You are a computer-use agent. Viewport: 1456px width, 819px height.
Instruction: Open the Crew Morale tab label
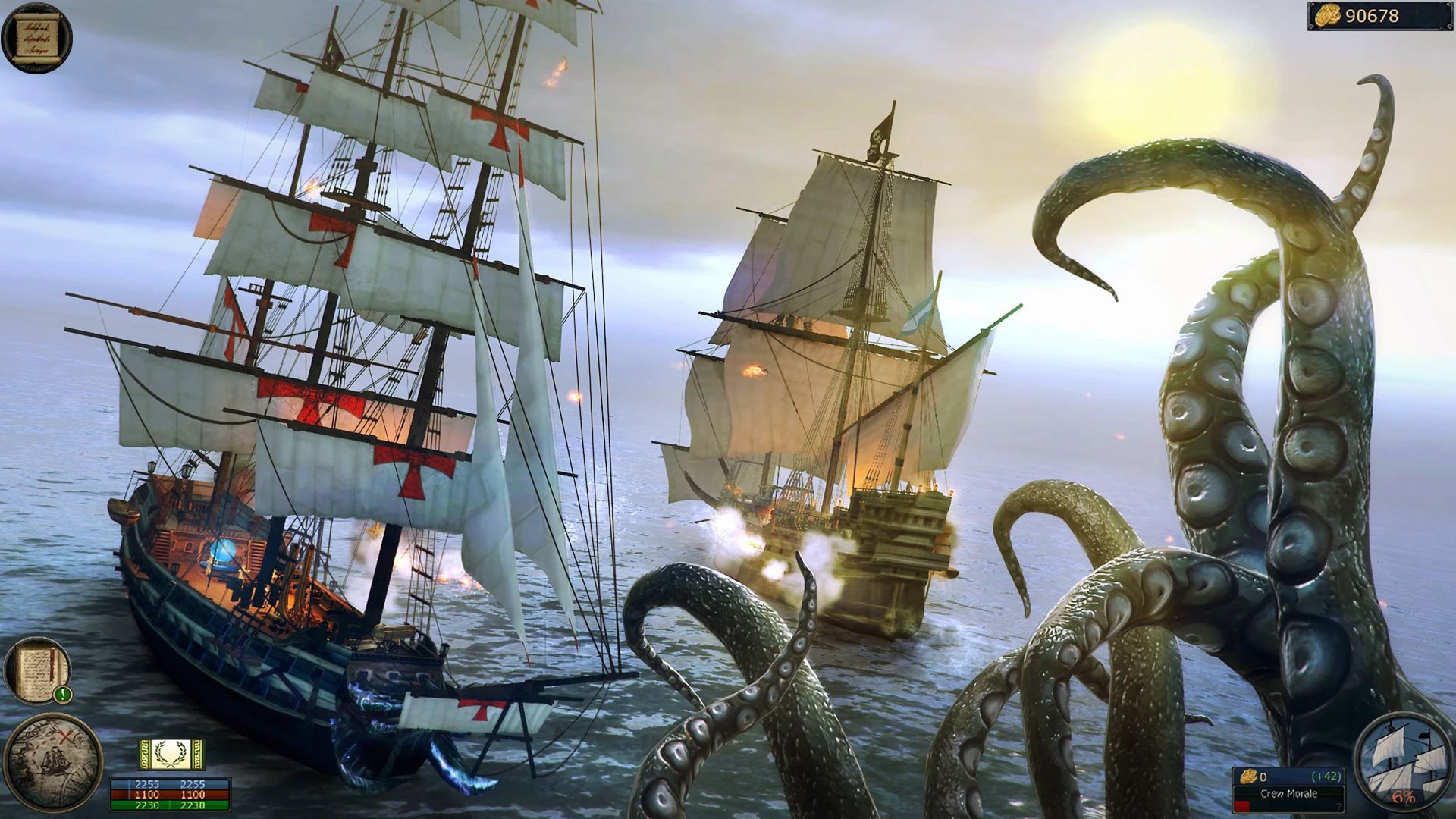pos(1288,795)
